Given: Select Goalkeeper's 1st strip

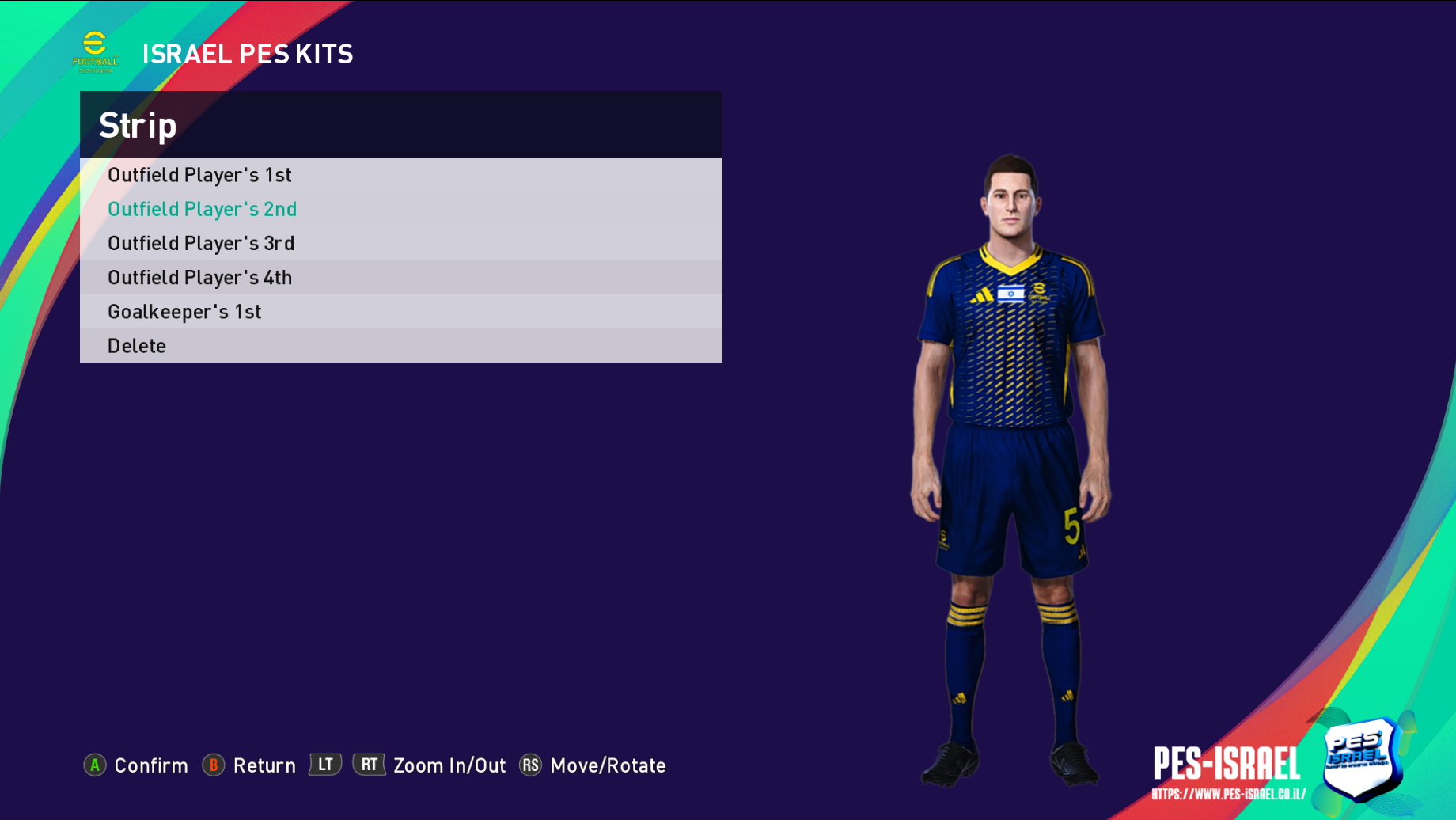Looking at the screenshot, I should pos(184,312).
